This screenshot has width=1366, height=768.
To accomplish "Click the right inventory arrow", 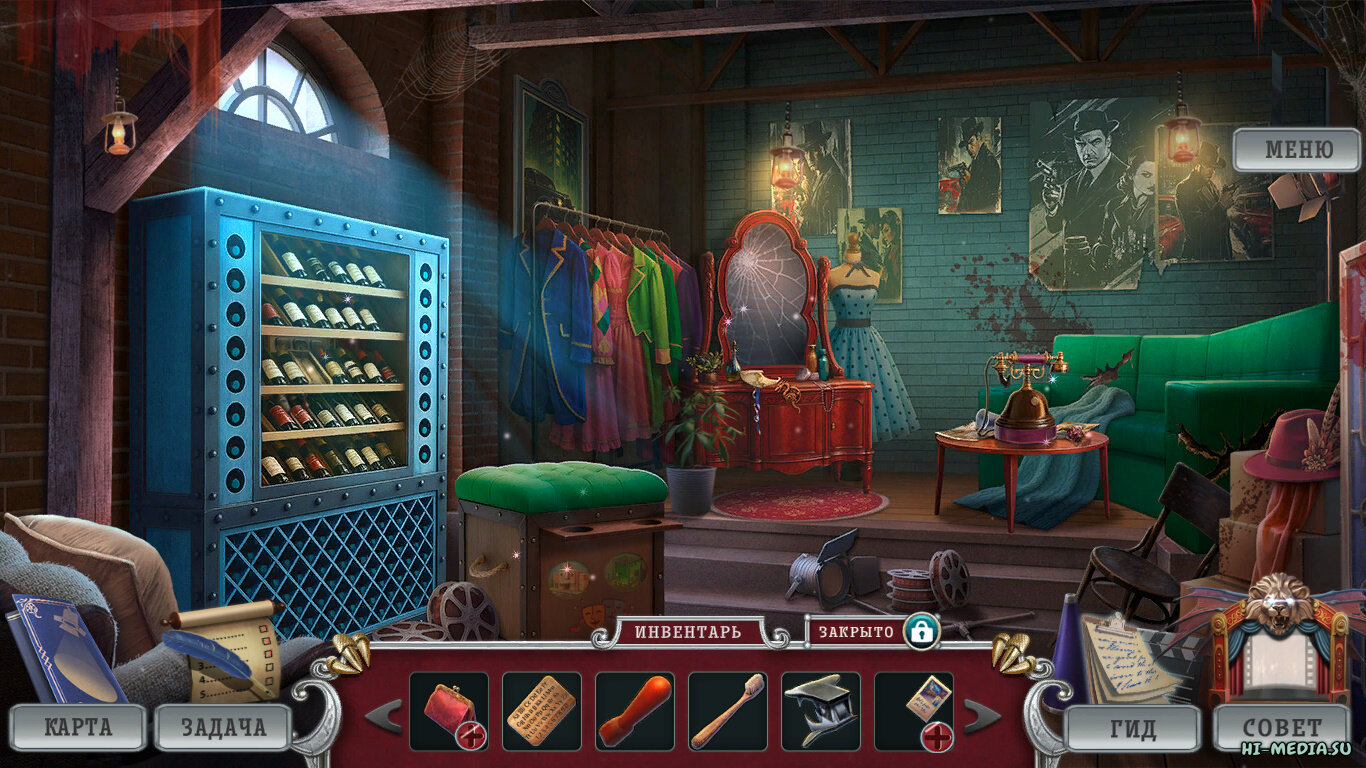I will (981, 715).
